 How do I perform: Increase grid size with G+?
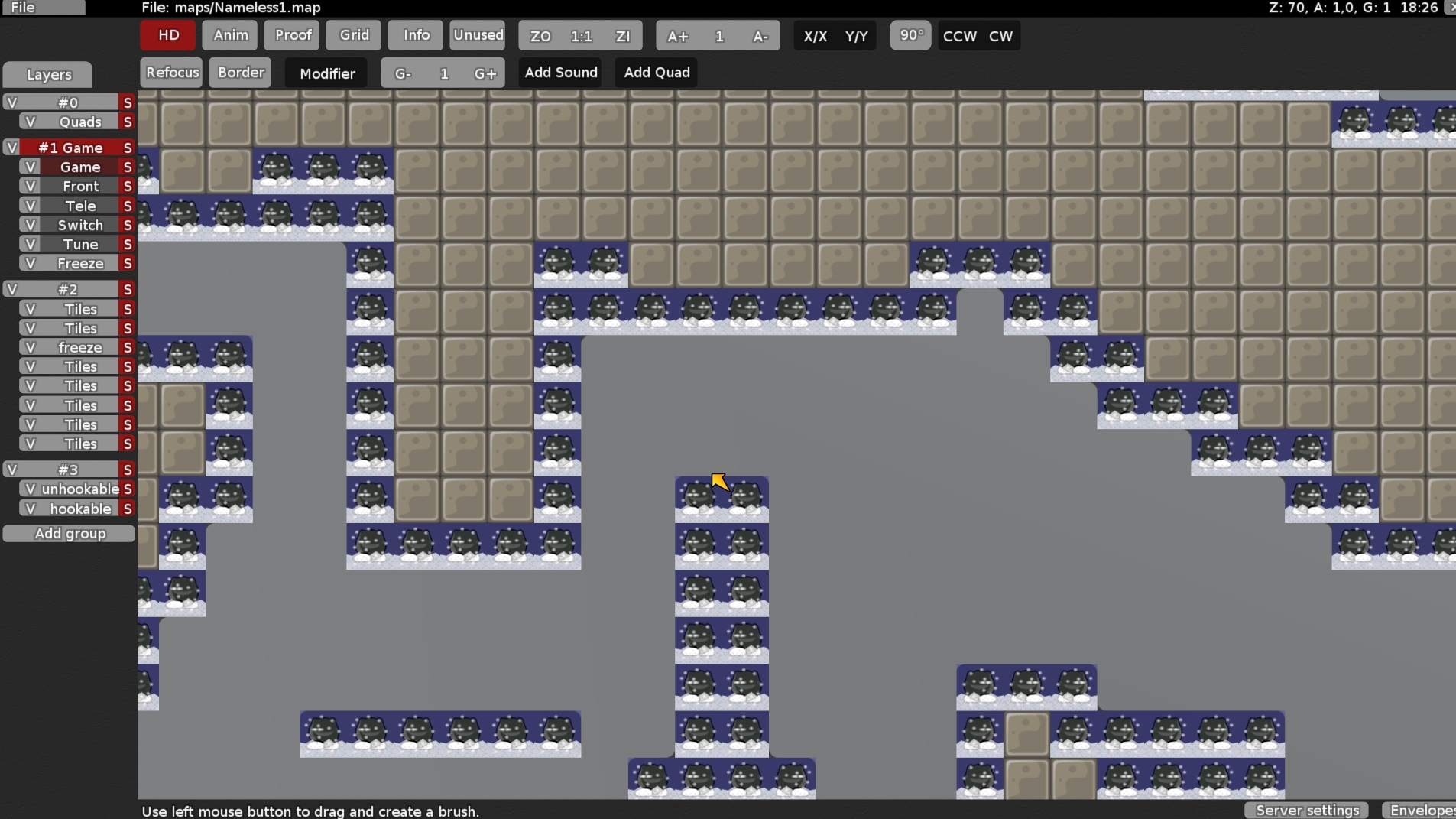coord(486,73)
